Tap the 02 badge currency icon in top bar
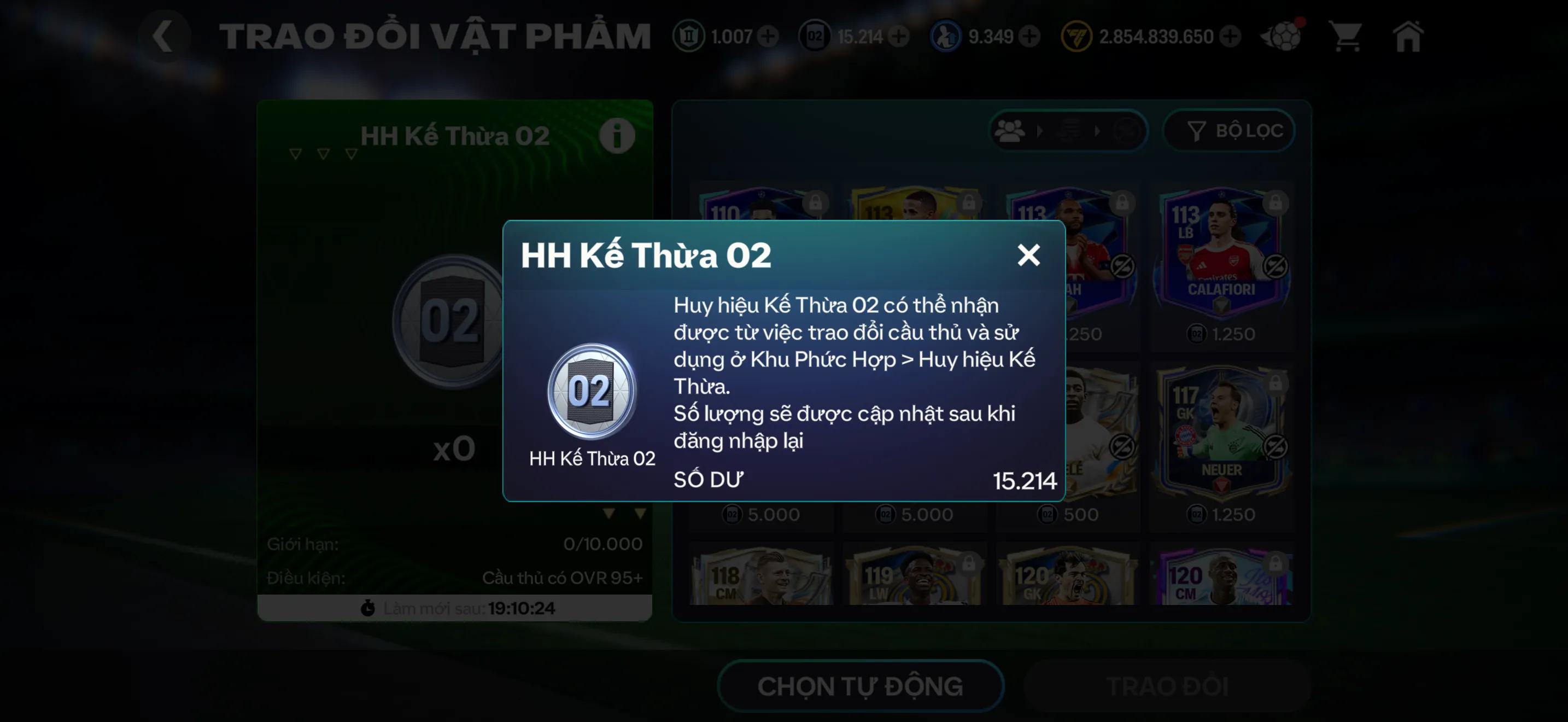 (816, 37)
